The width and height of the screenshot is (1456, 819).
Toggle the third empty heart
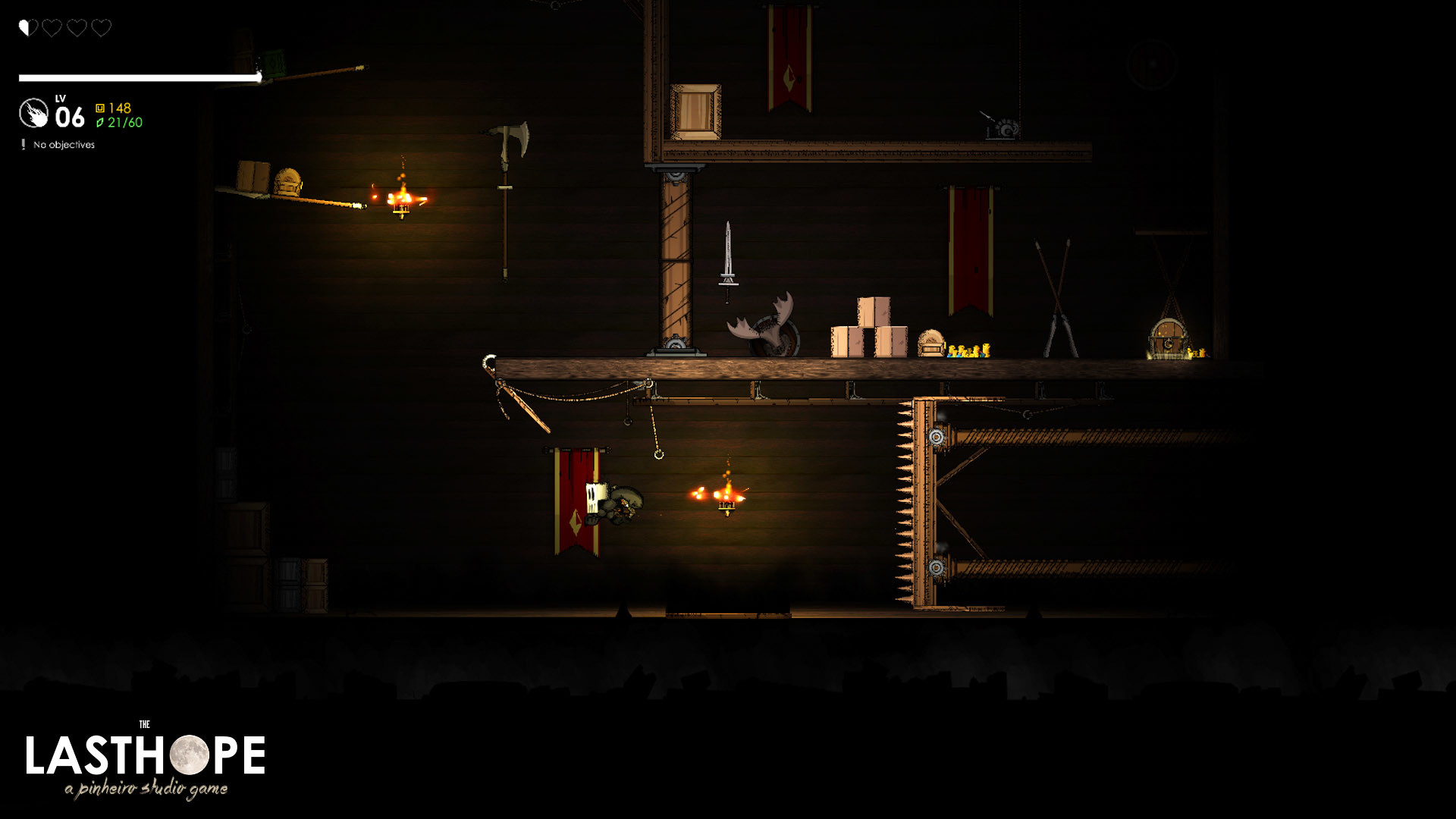click(76, 29)
